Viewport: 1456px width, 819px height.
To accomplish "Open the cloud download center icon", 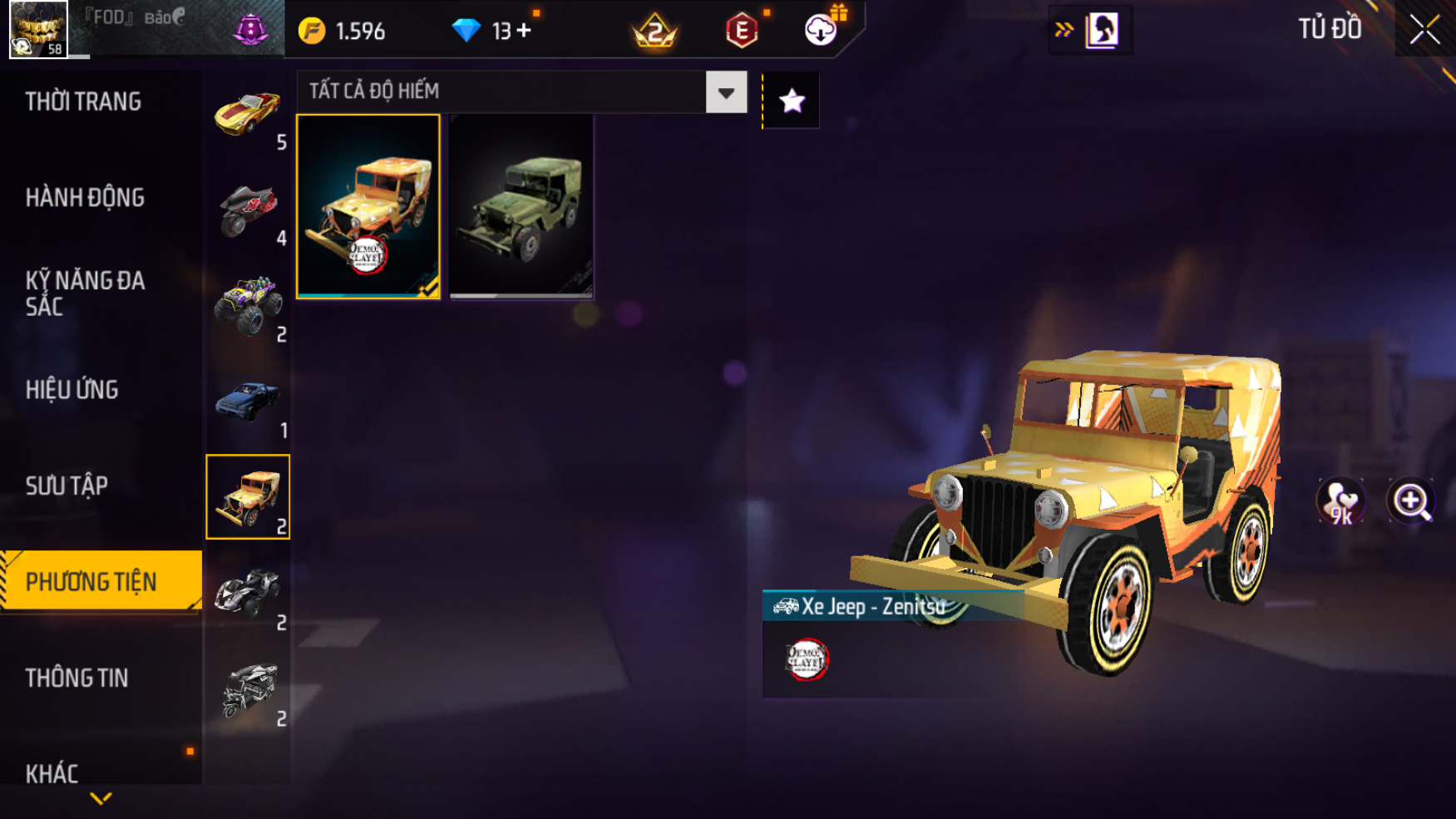I will click(x=821, y=31).
